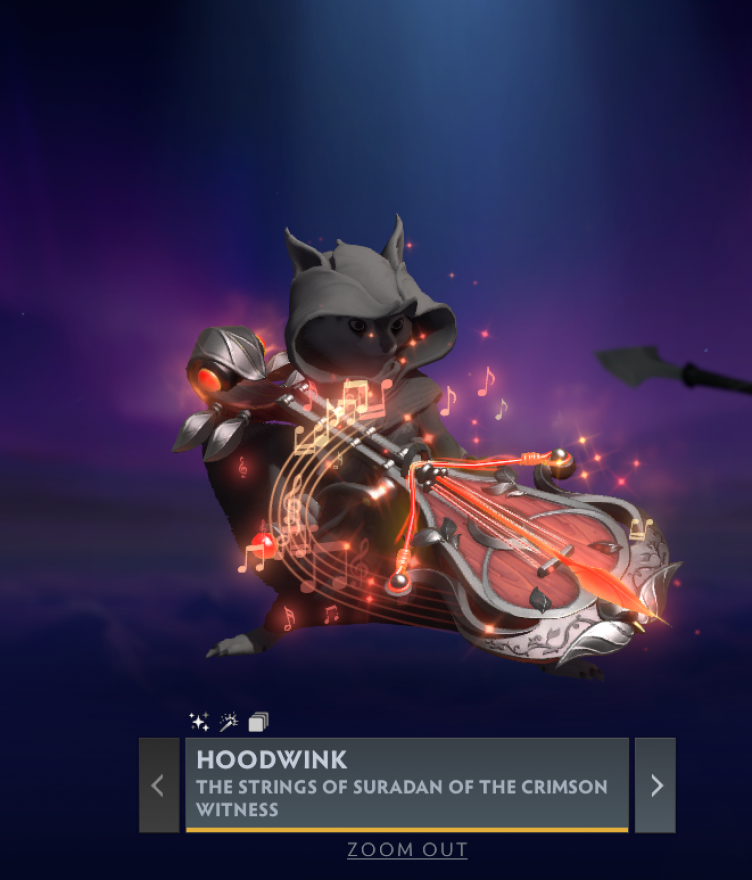
Task: Click the stacked cards styles icon
Action: tap(258, 721)
